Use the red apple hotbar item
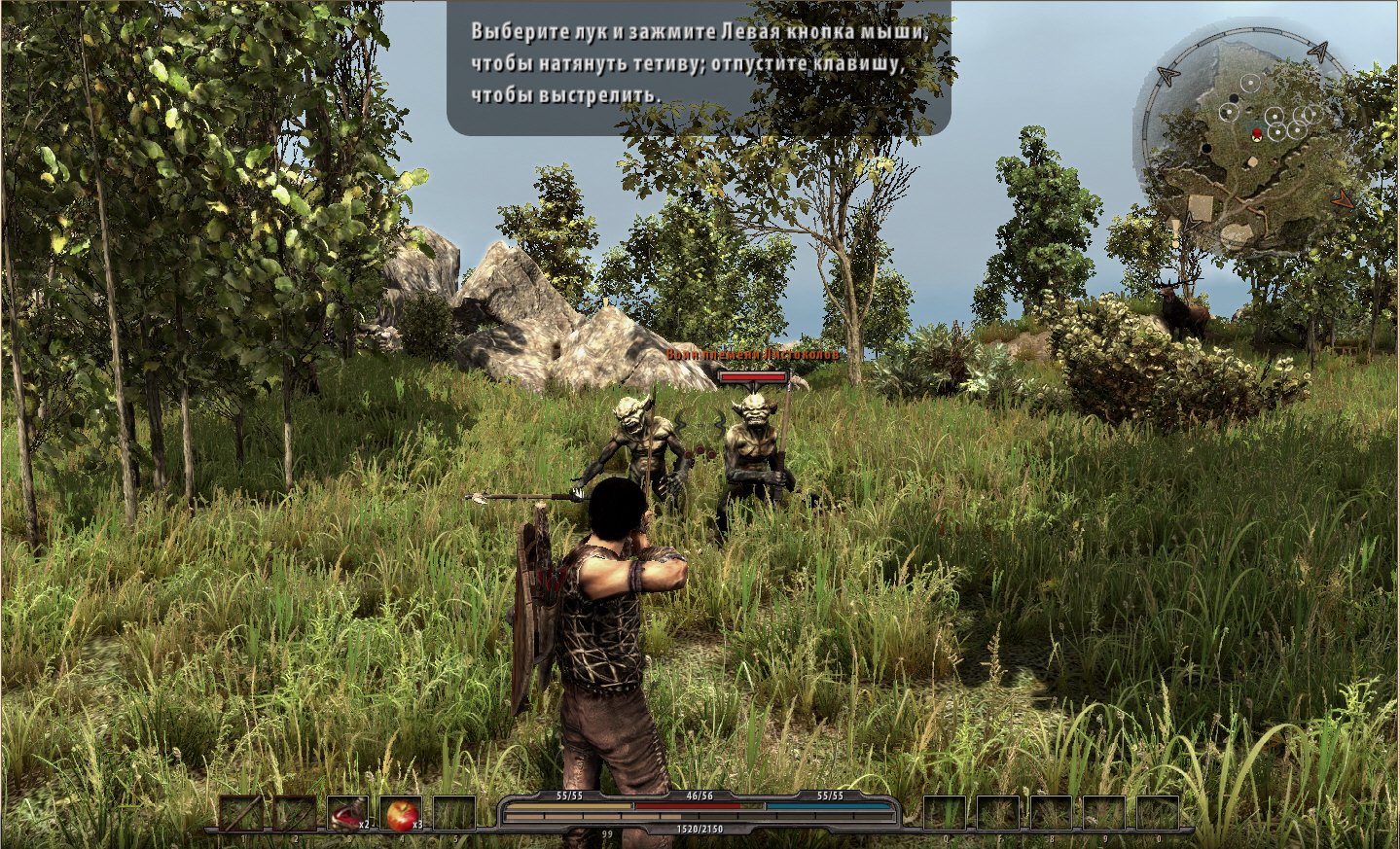This screenshot has width=1400, height=849. click(402, 814)
